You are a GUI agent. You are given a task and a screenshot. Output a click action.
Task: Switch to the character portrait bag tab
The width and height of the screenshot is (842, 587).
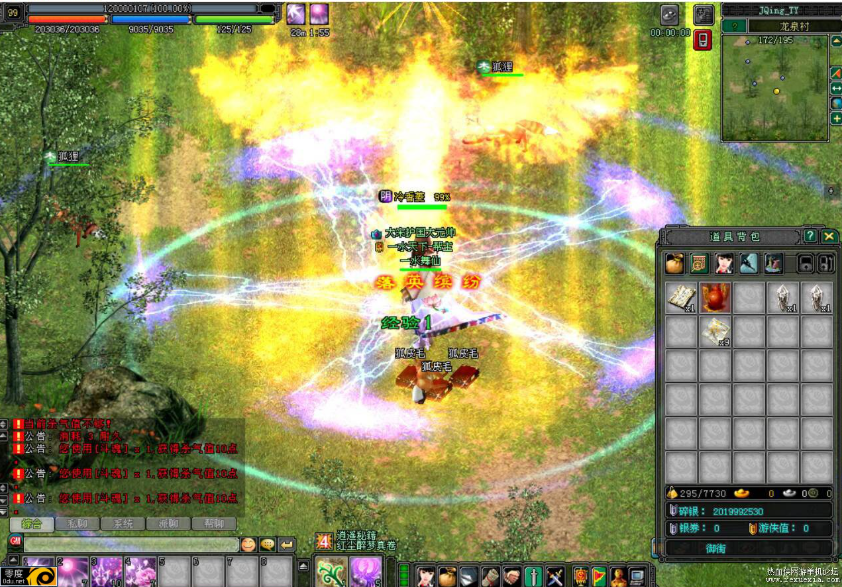(723, 263)
